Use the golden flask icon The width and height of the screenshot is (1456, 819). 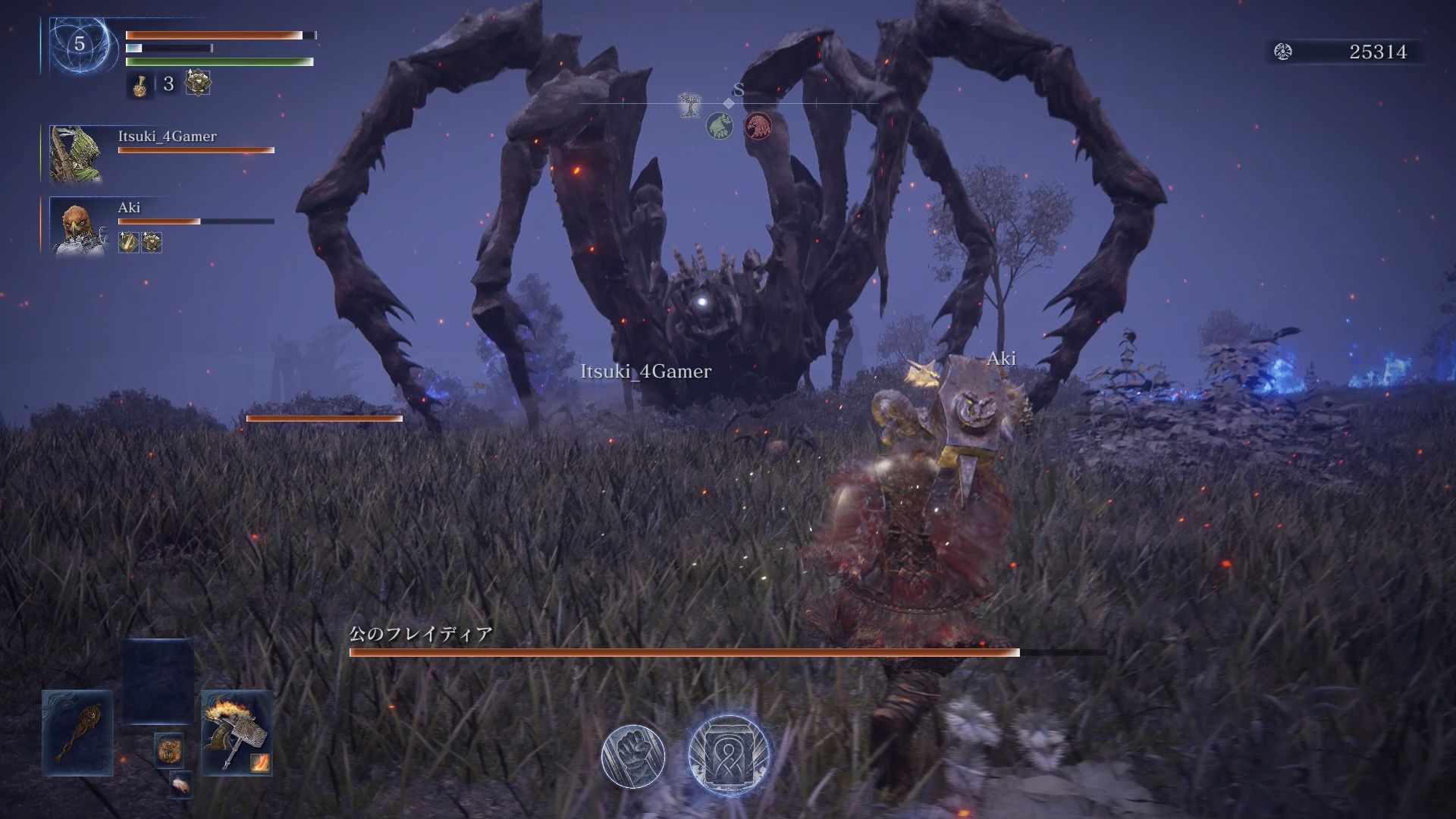pos(140,85)
